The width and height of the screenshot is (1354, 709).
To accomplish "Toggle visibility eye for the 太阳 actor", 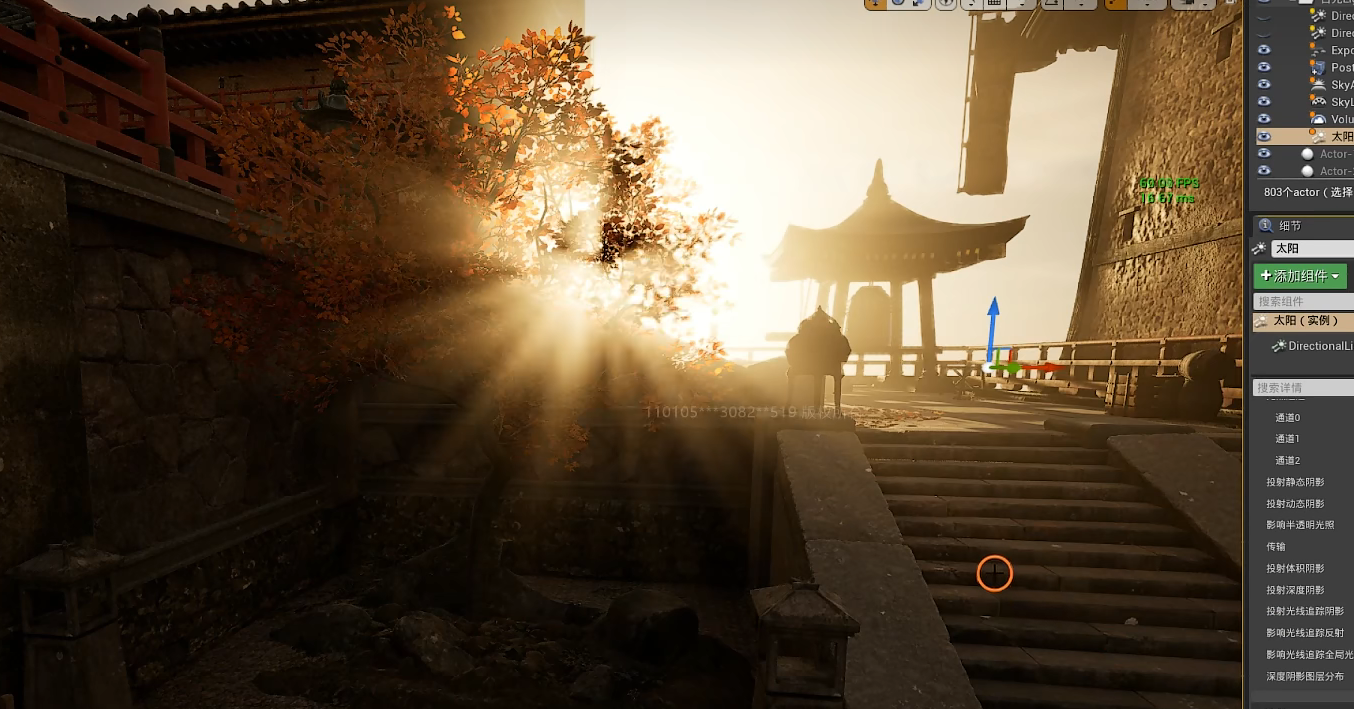I will point(1264,136).
